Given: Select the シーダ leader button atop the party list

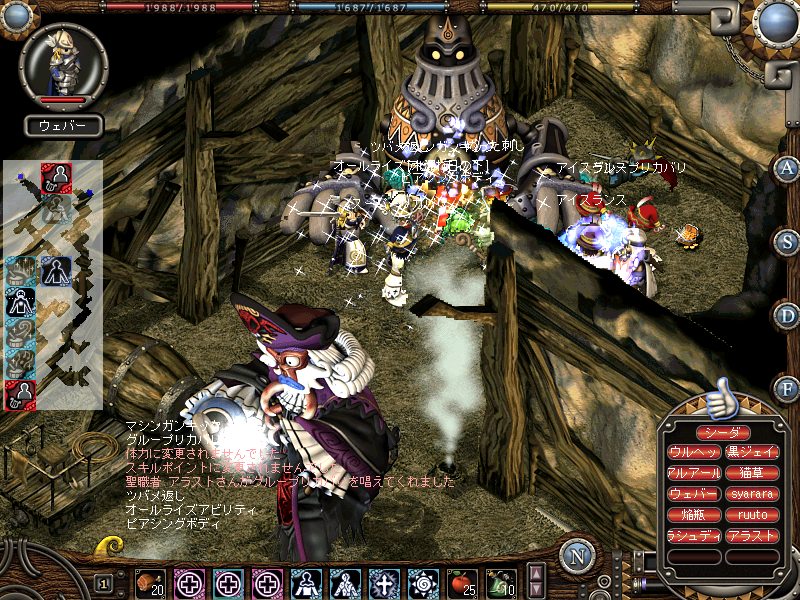Looking at the screenshot, I should click(718, 432).
